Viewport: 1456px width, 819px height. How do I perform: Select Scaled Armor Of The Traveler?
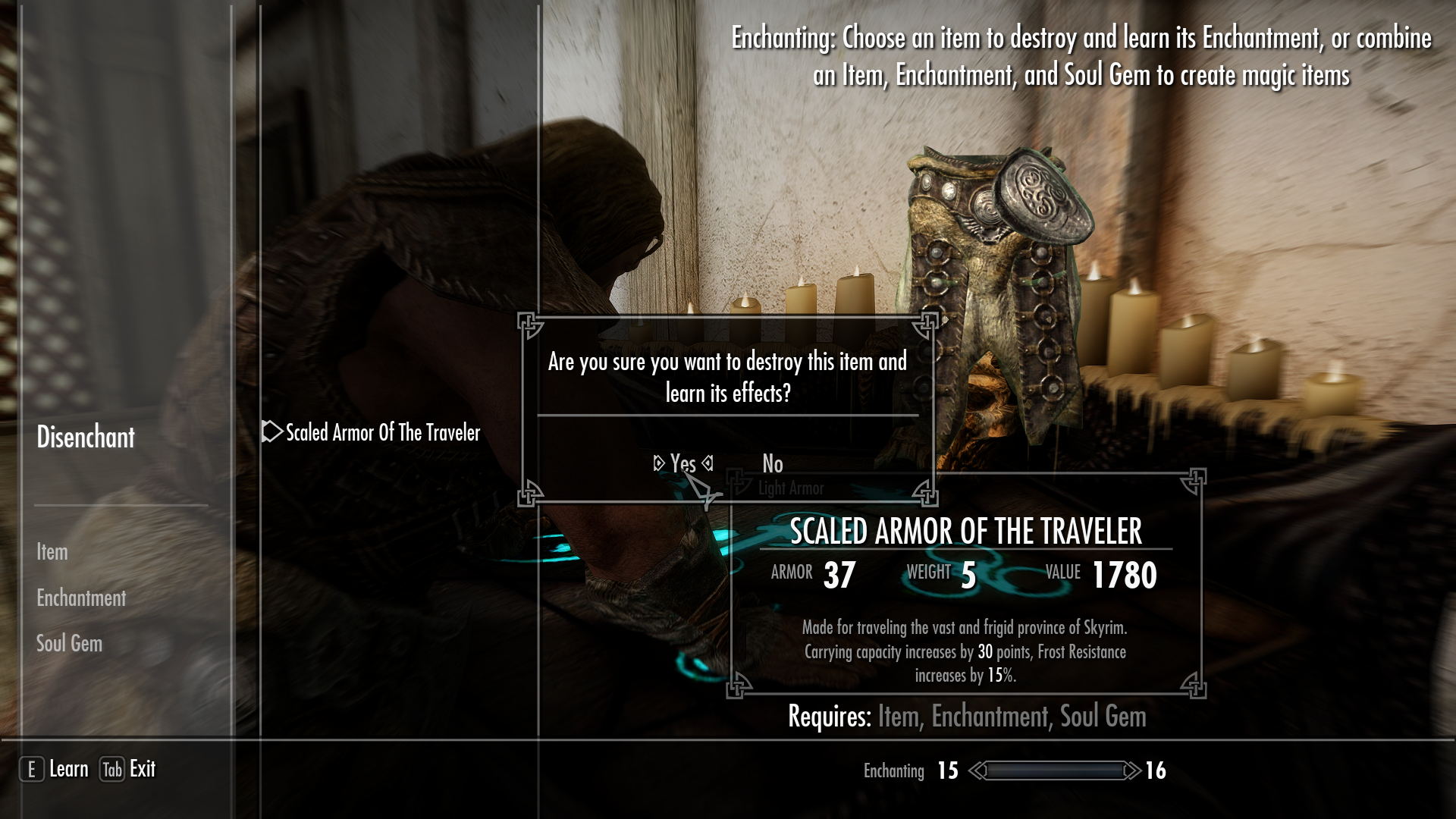click(x=382, y=434)
